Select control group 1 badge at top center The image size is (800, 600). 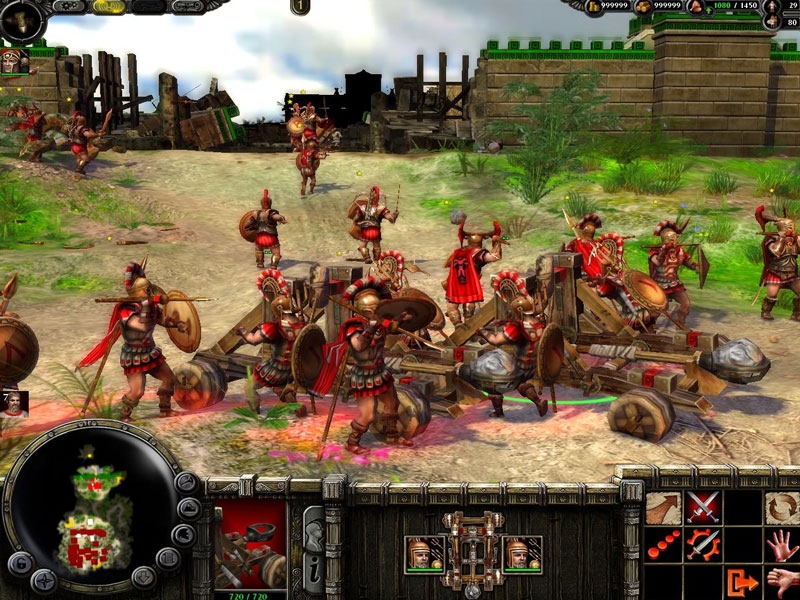pos(300,7)
